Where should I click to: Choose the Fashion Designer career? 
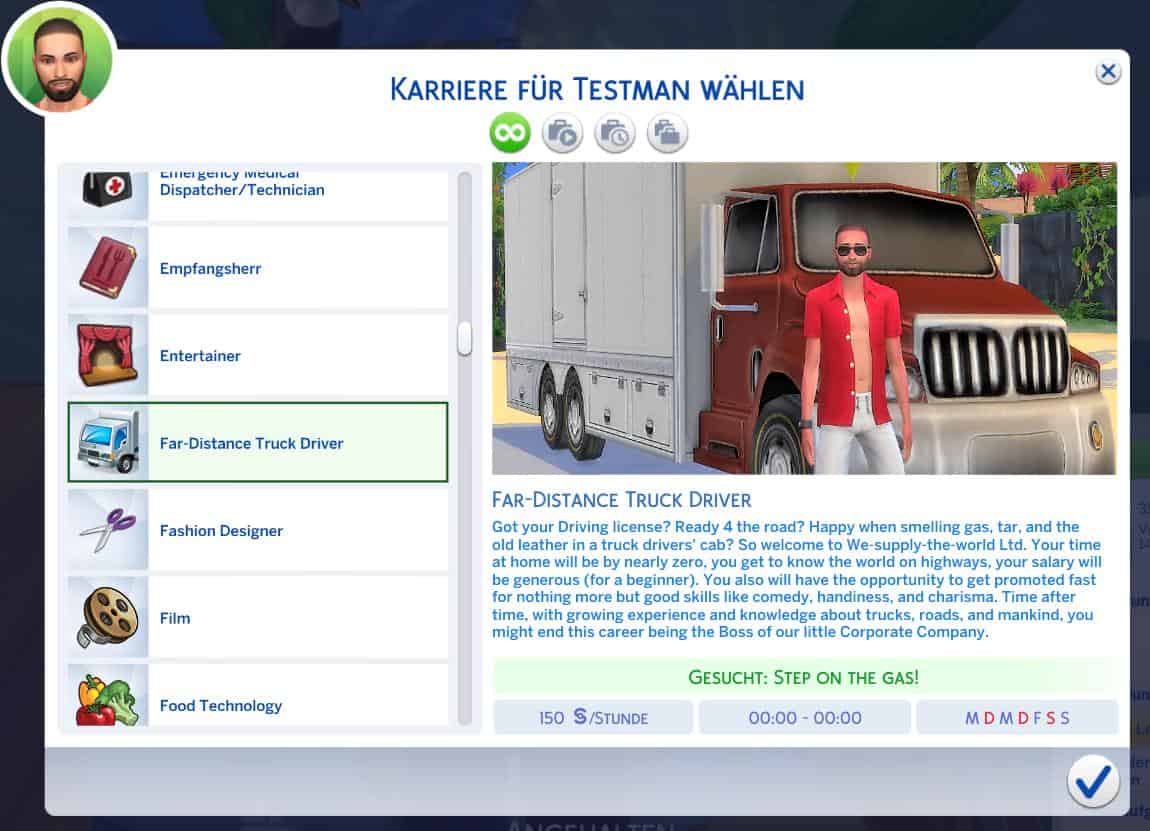257,530
